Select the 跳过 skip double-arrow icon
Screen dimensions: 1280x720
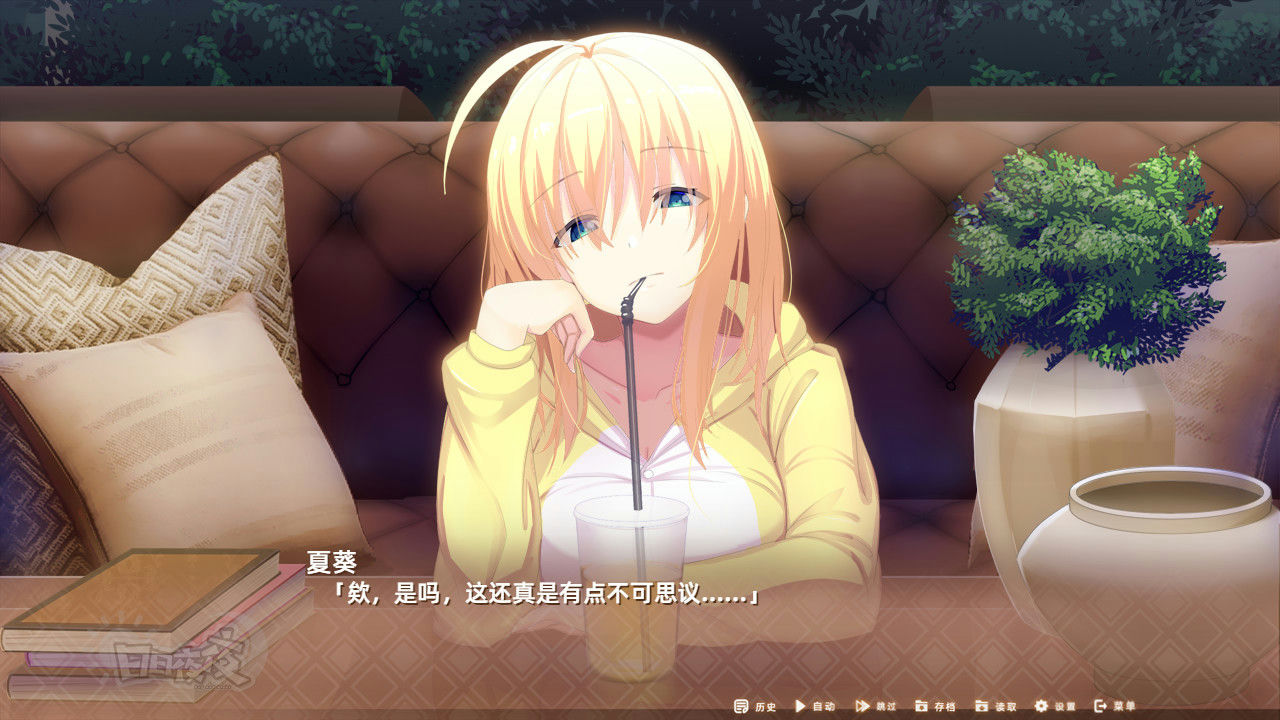pos(860,707)
